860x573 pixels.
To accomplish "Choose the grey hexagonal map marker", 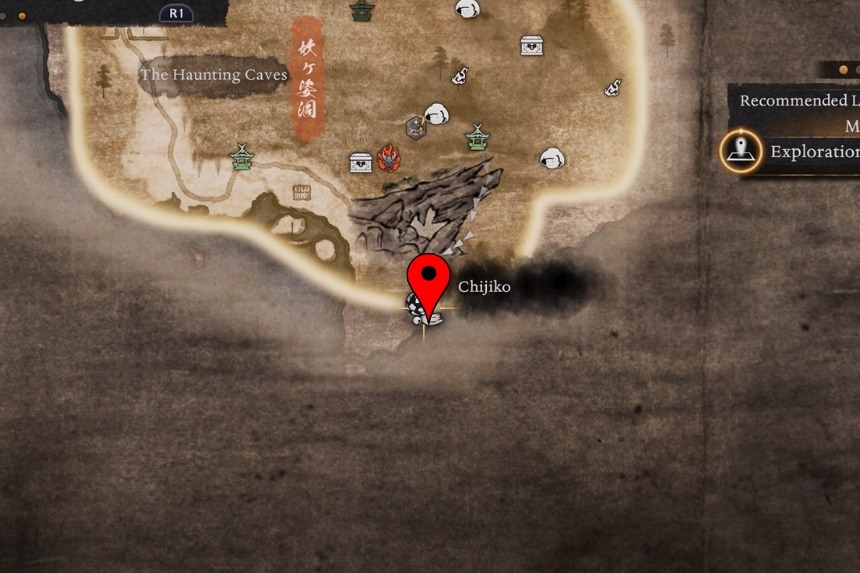I will point(416,127).
